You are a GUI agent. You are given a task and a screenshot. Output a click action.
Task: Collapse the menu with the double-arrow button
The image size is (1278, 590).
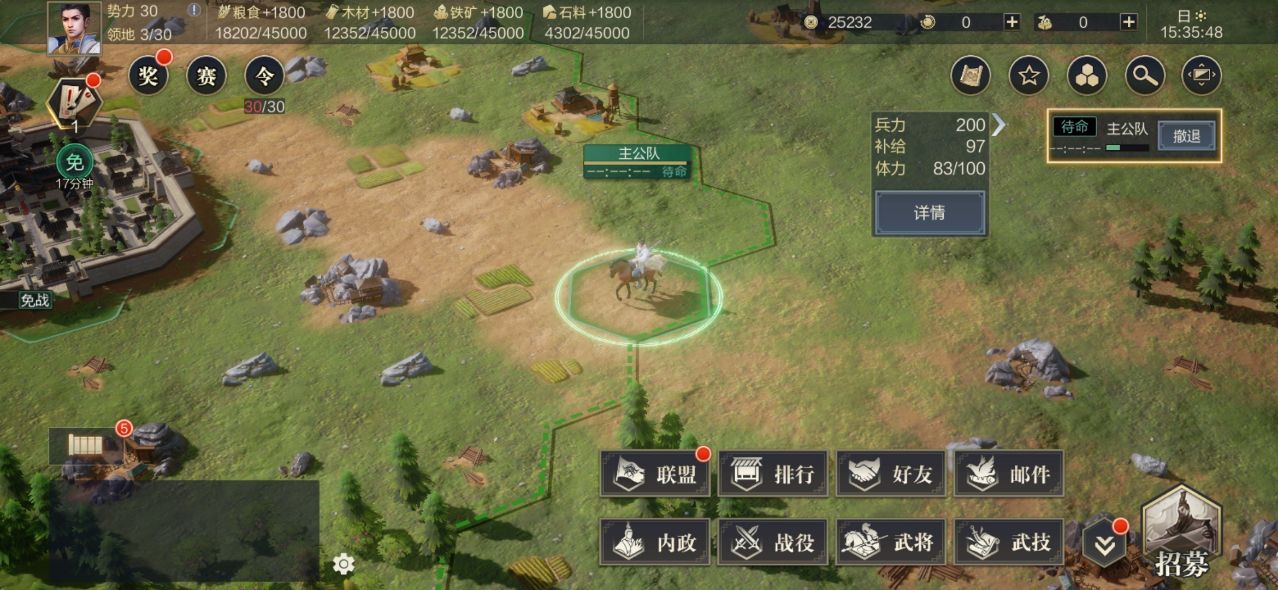(1104, 545)
